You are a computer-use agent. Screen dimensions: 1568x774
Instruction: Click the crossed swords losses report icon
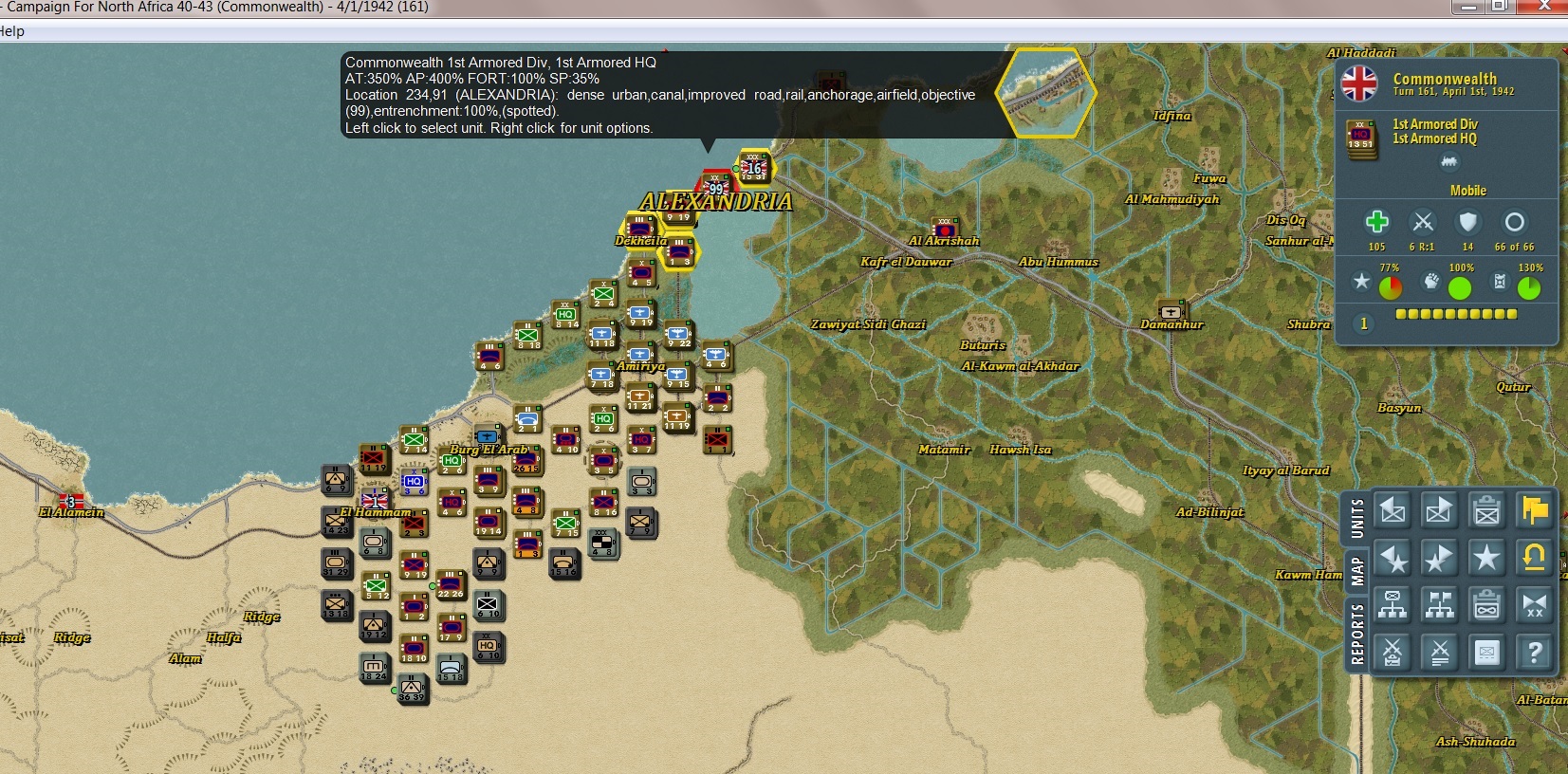(1392, 651)
